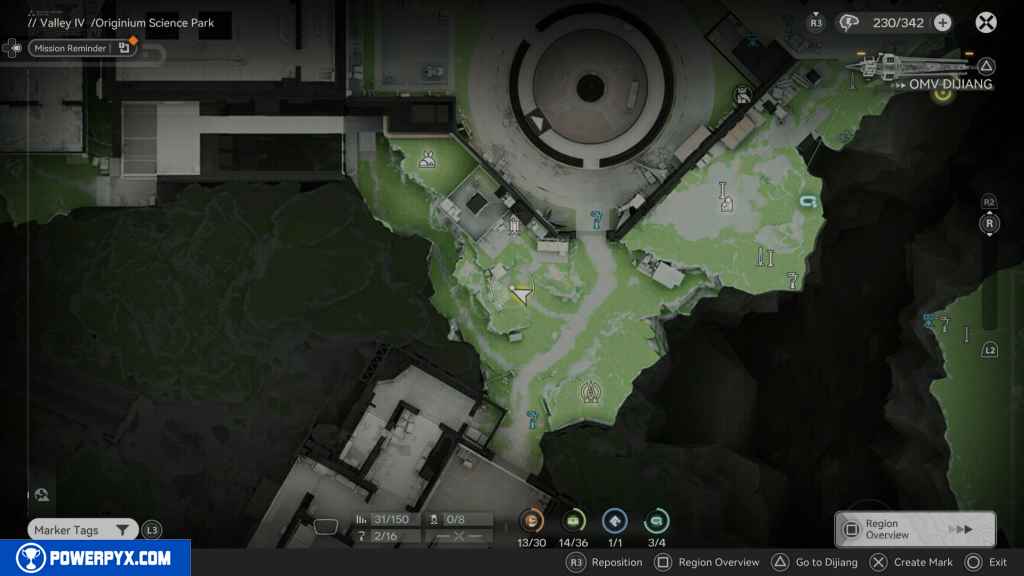The width and height of the screenshot is (1024, 576).
Task: Select the green 14/36 chest counter icon
Action: point(574,521)
